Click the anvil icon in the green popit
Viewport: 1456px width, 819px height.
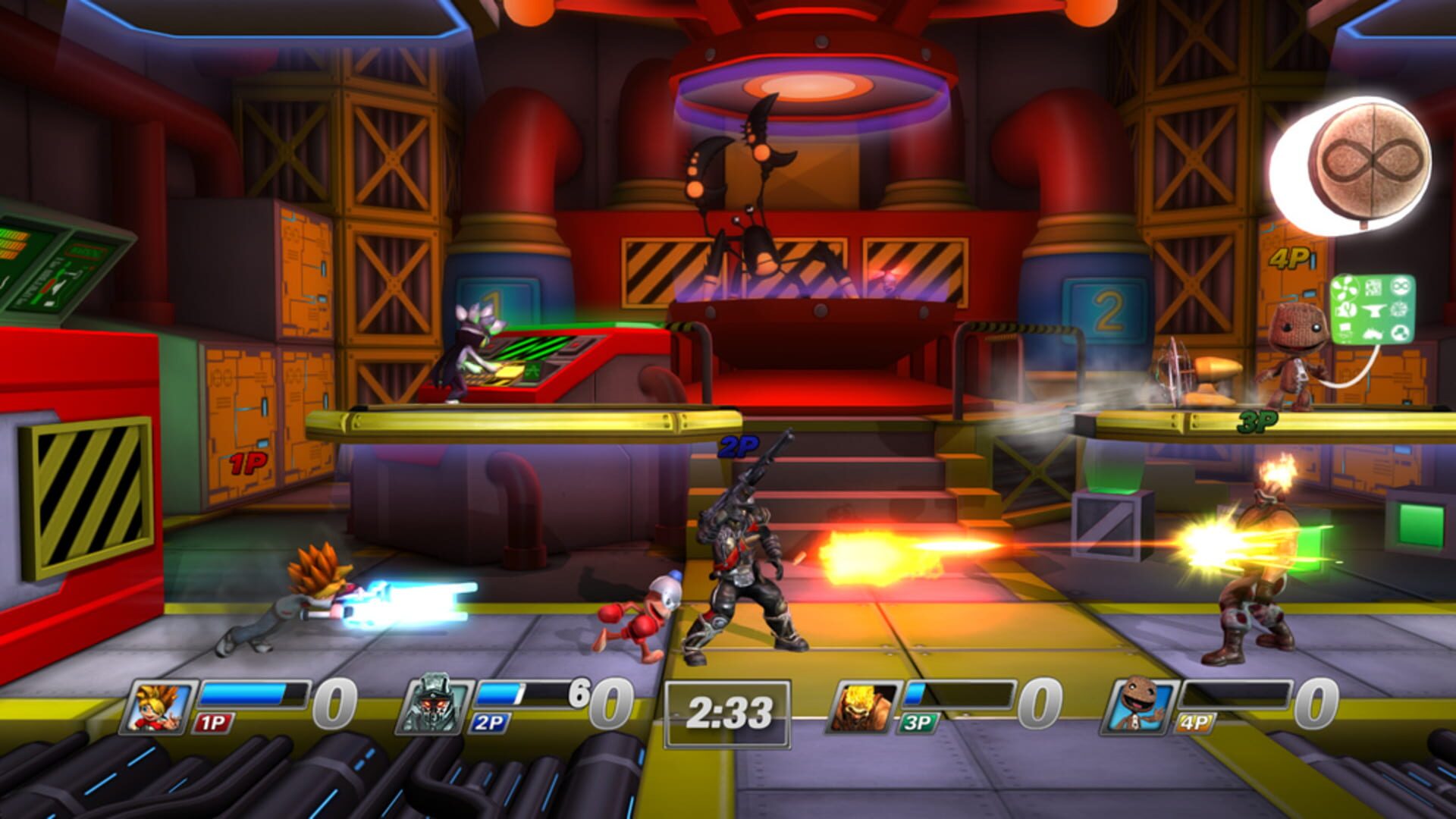(x=1373, y=311)
